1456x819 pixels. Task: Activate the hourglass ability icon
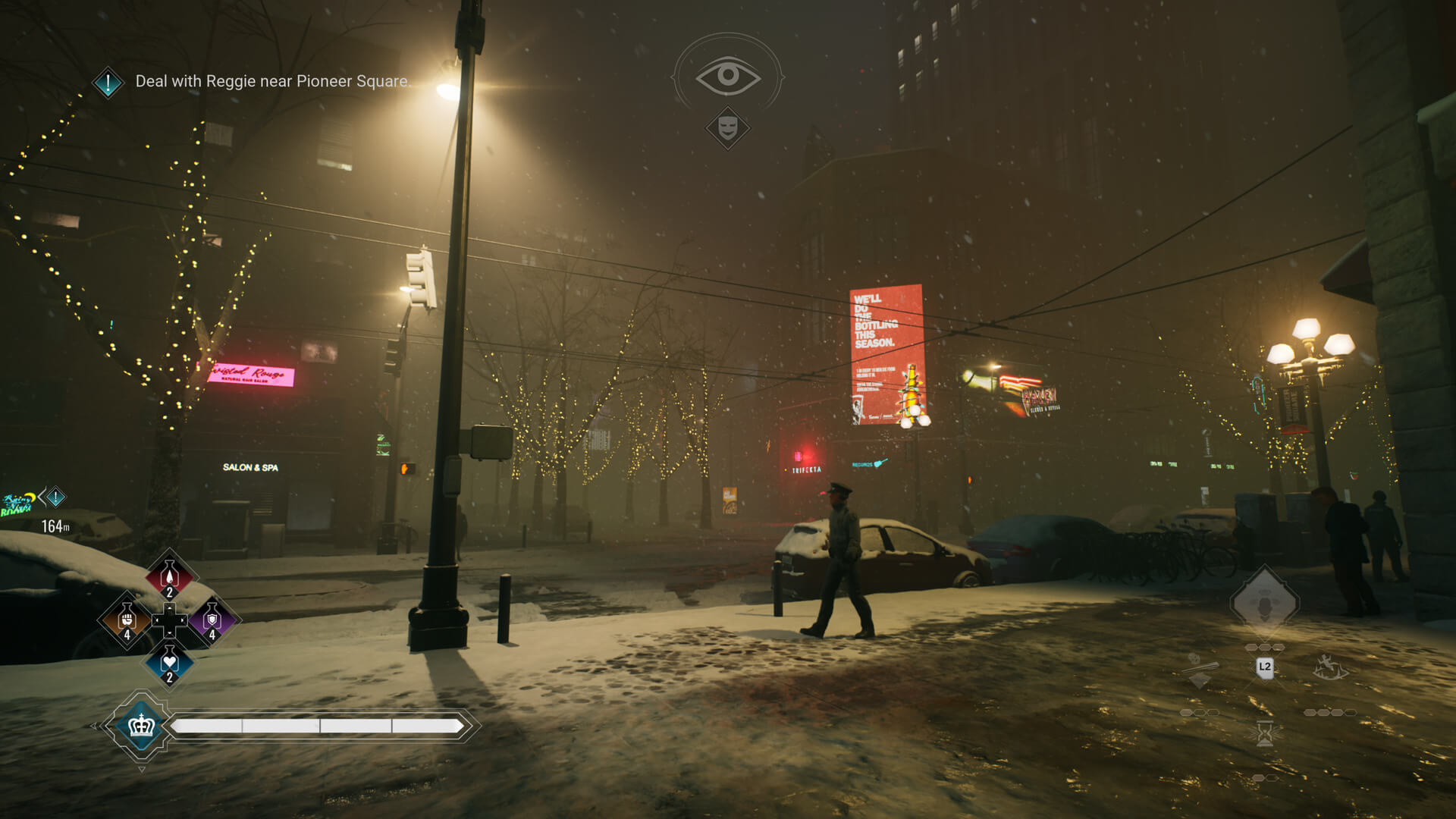point(1264,733)
